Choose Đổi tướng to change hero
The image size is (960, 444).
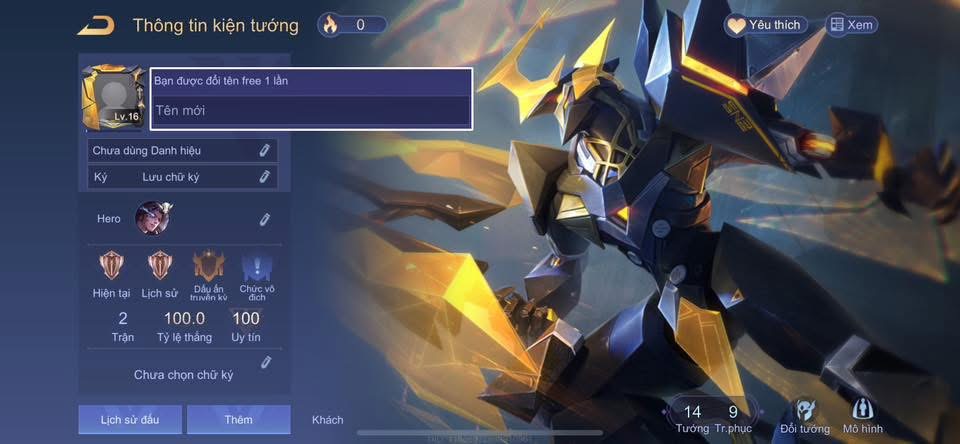click(x=806, y=415)
